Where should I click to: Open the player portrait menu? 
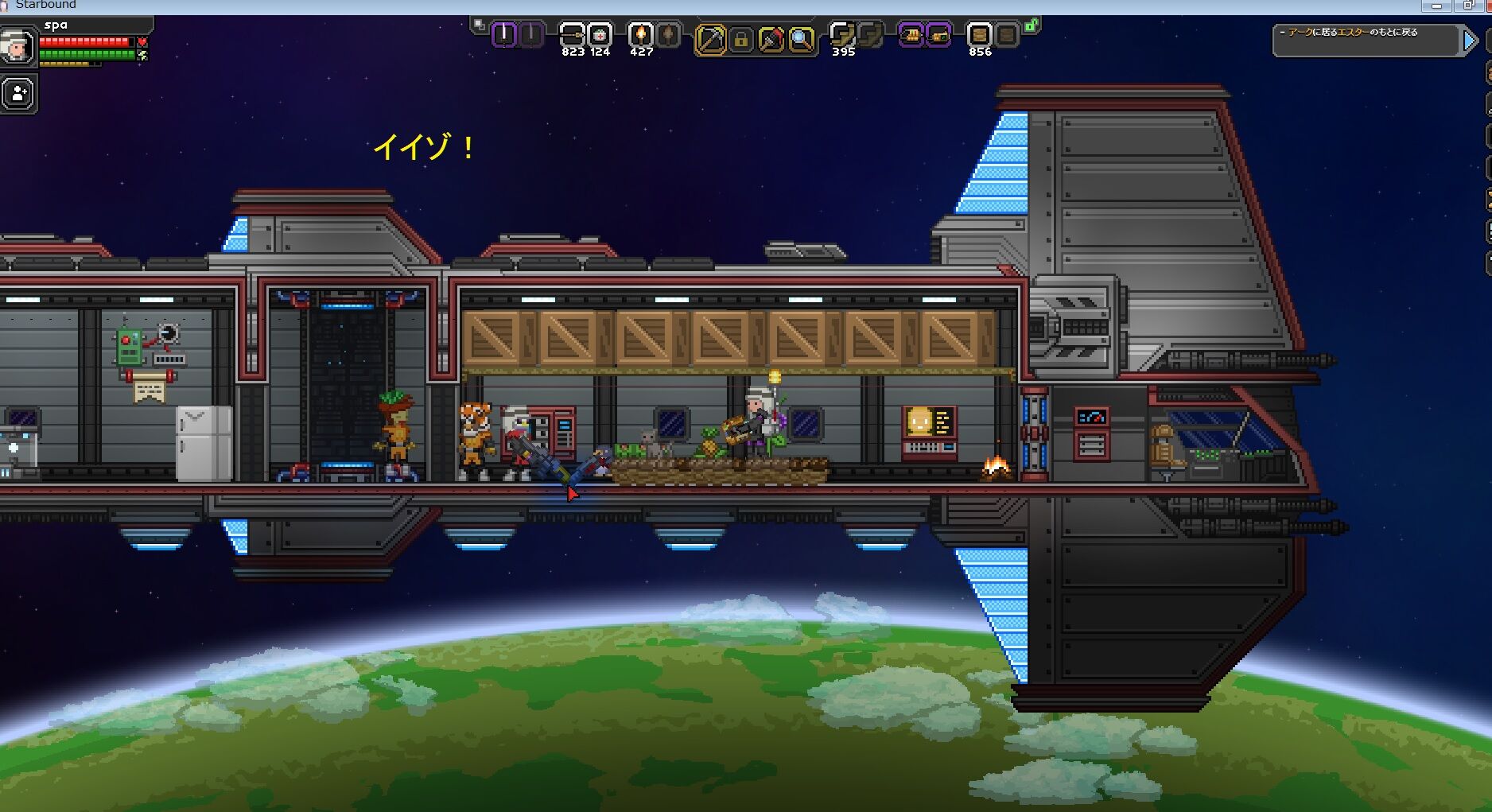(16, 46)
